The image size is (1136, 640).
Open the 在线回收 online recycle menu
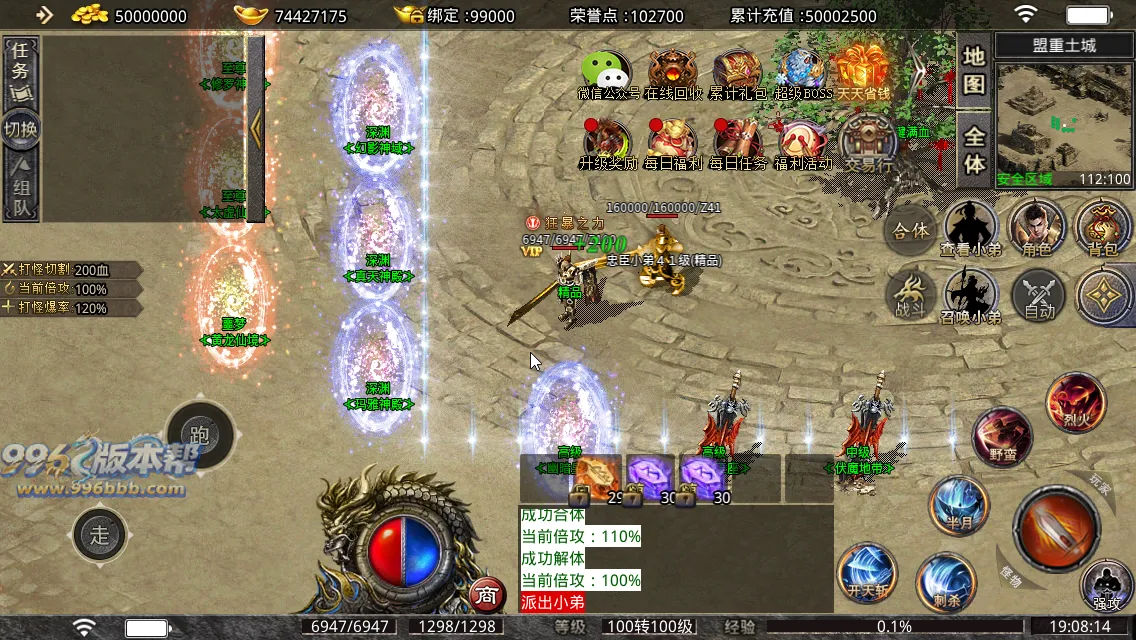[673, 72]
